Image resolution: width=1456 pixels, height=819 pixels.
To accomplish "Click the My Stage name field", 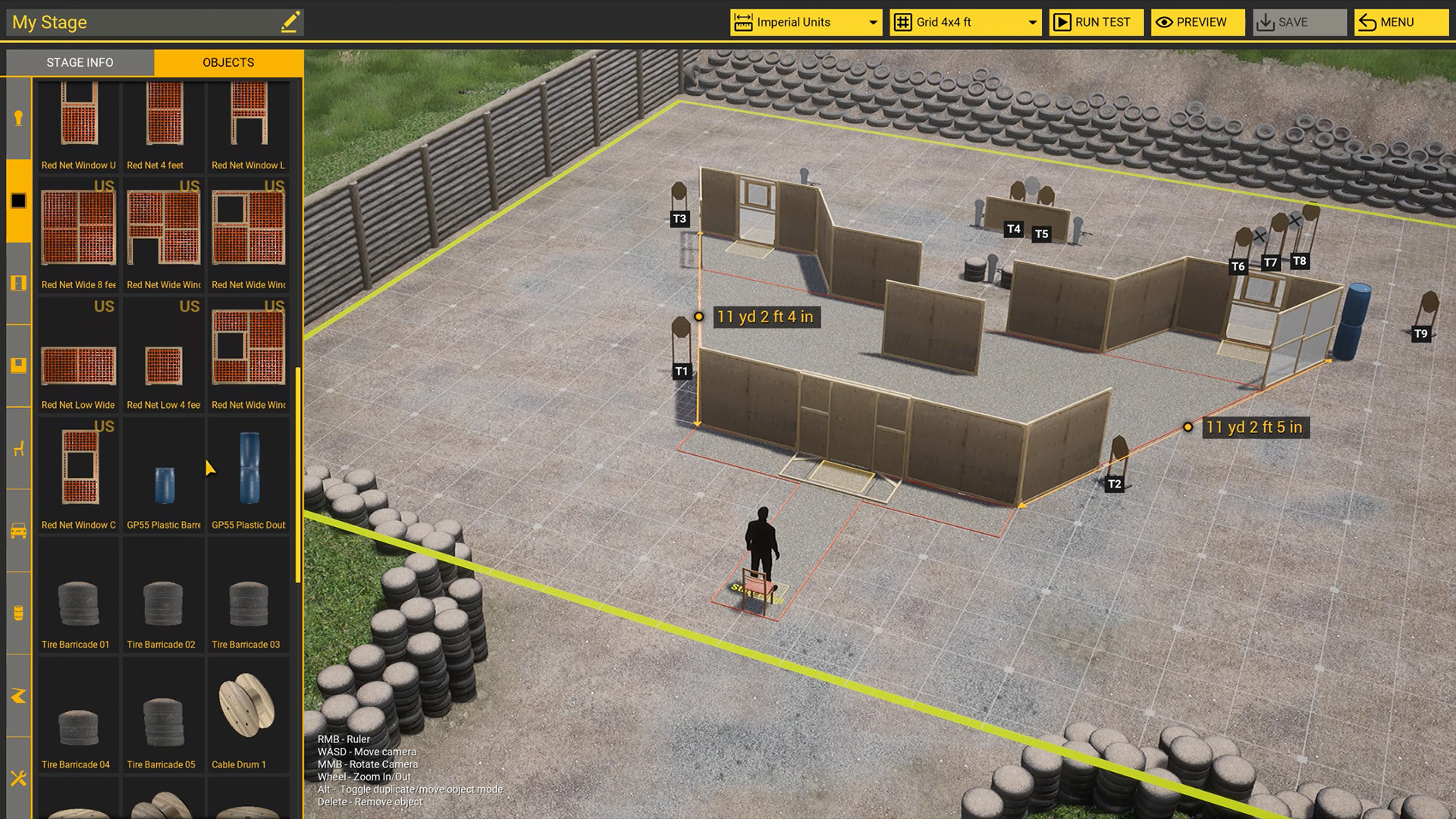I will (136, 22).
